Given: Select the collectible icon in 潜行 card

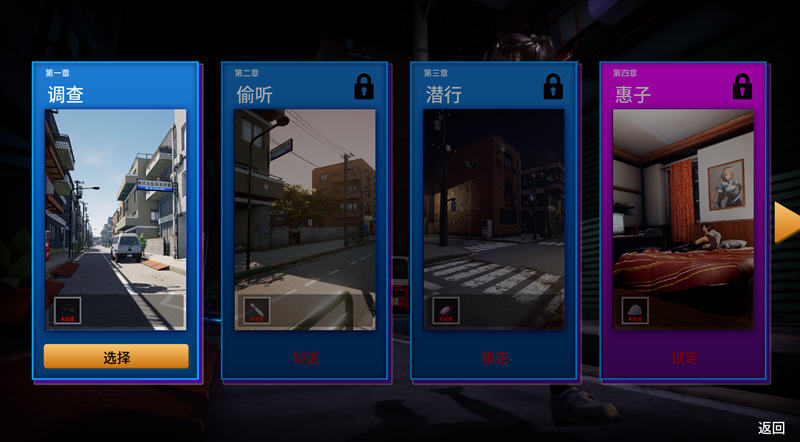Looking at the screenshot, I should coord(446,311).
